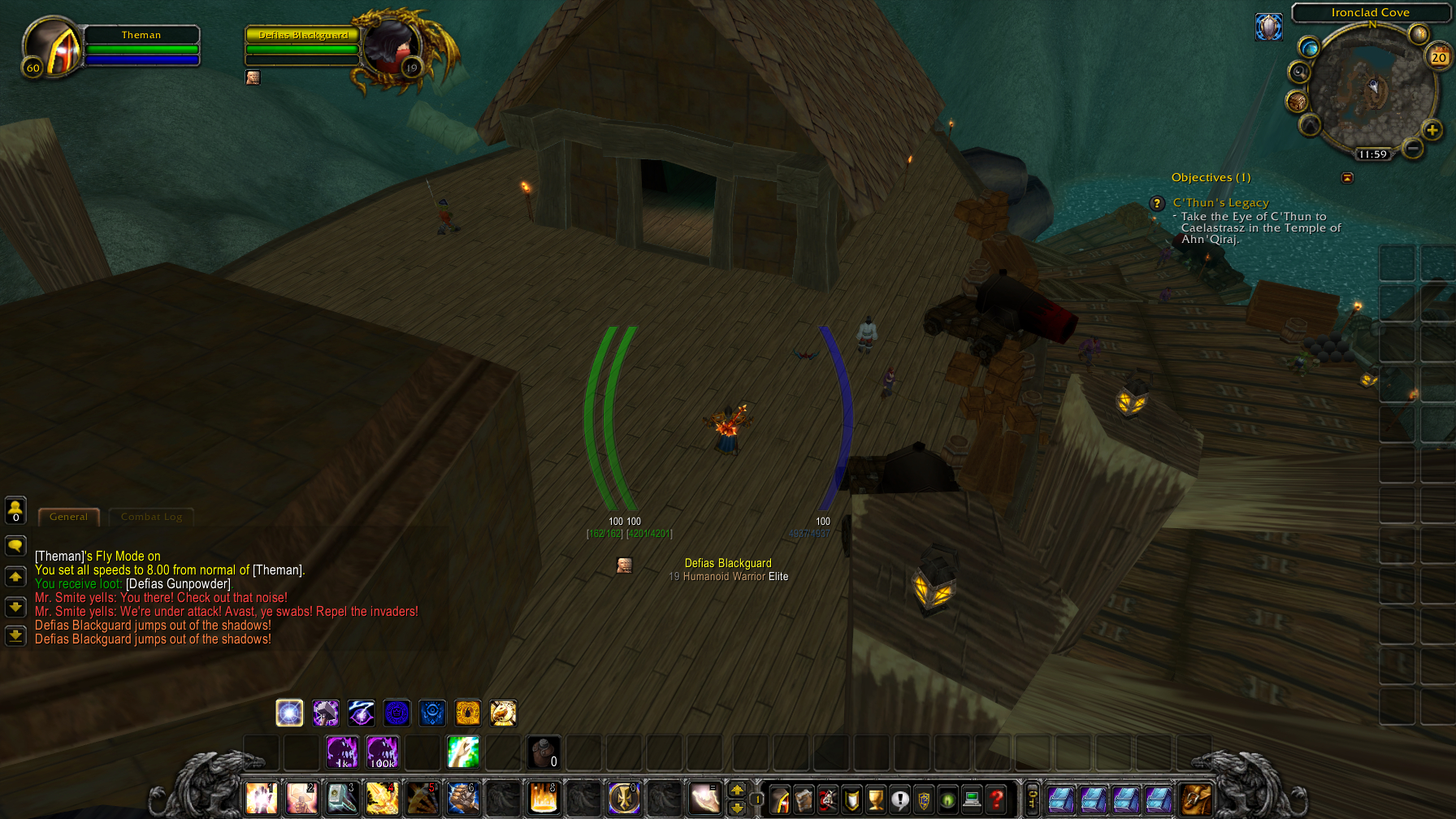Open the chat bubble menu beside the chat frame
This screenshot has height=819, width=1456.
[15, 546]
